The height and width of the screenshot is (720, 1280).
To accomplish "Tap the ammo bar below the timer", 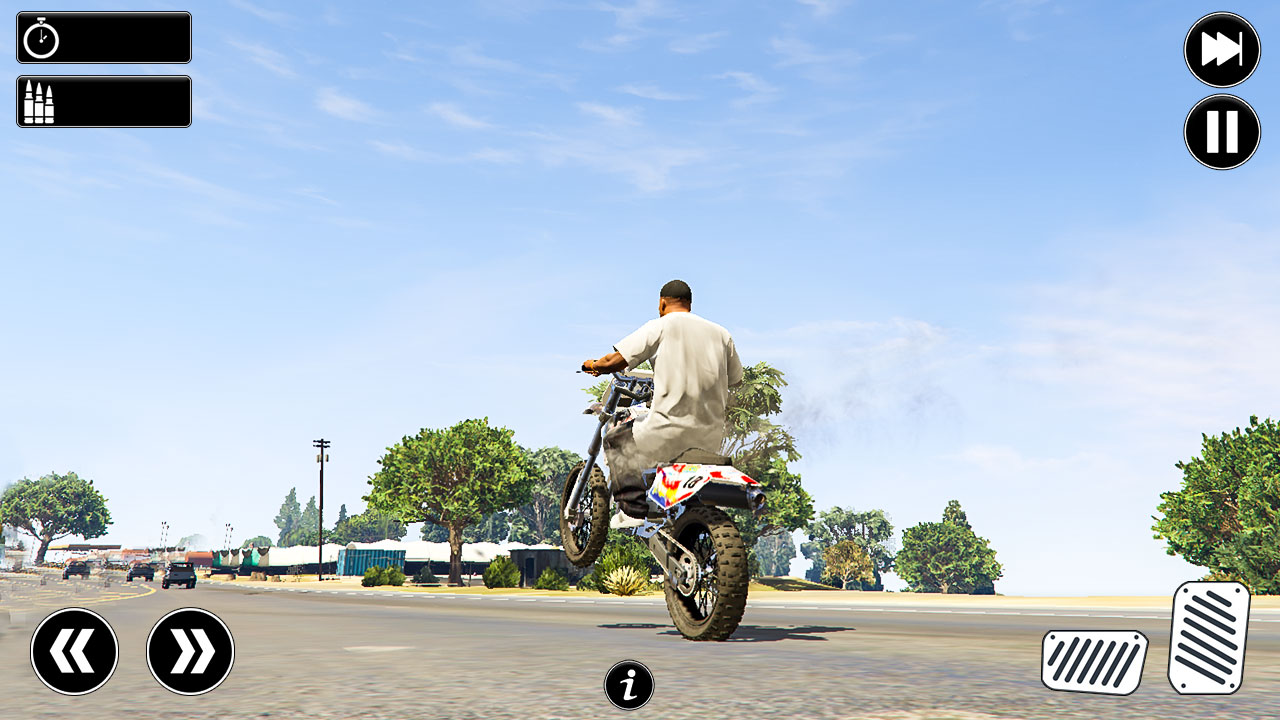I will click(103, 102).
